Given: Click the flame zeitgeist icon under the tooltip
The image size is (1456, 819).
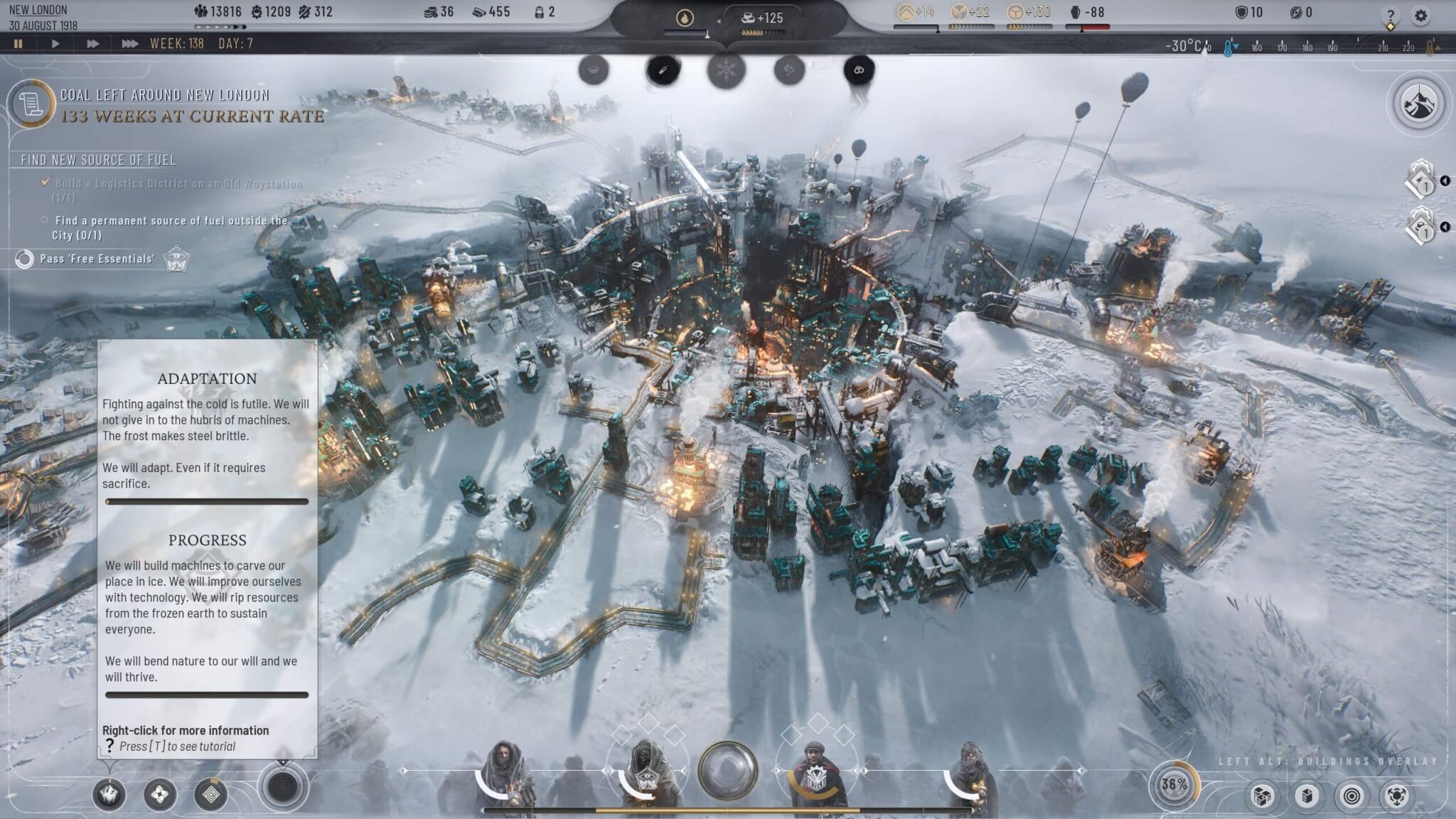Looking at the screenshot, I should coord(109,794).
